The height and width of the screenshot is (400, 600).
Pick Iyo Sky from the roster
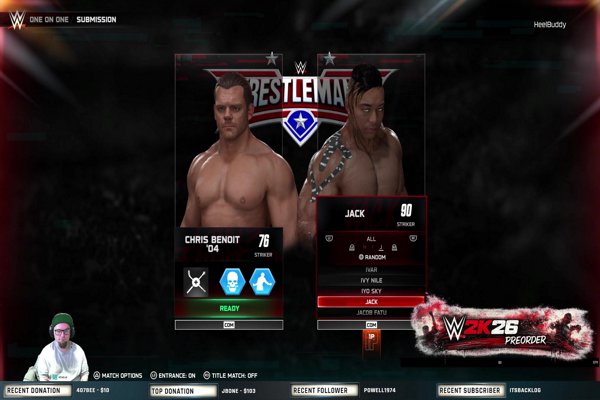pyautogui.click(x=371, y=290)
